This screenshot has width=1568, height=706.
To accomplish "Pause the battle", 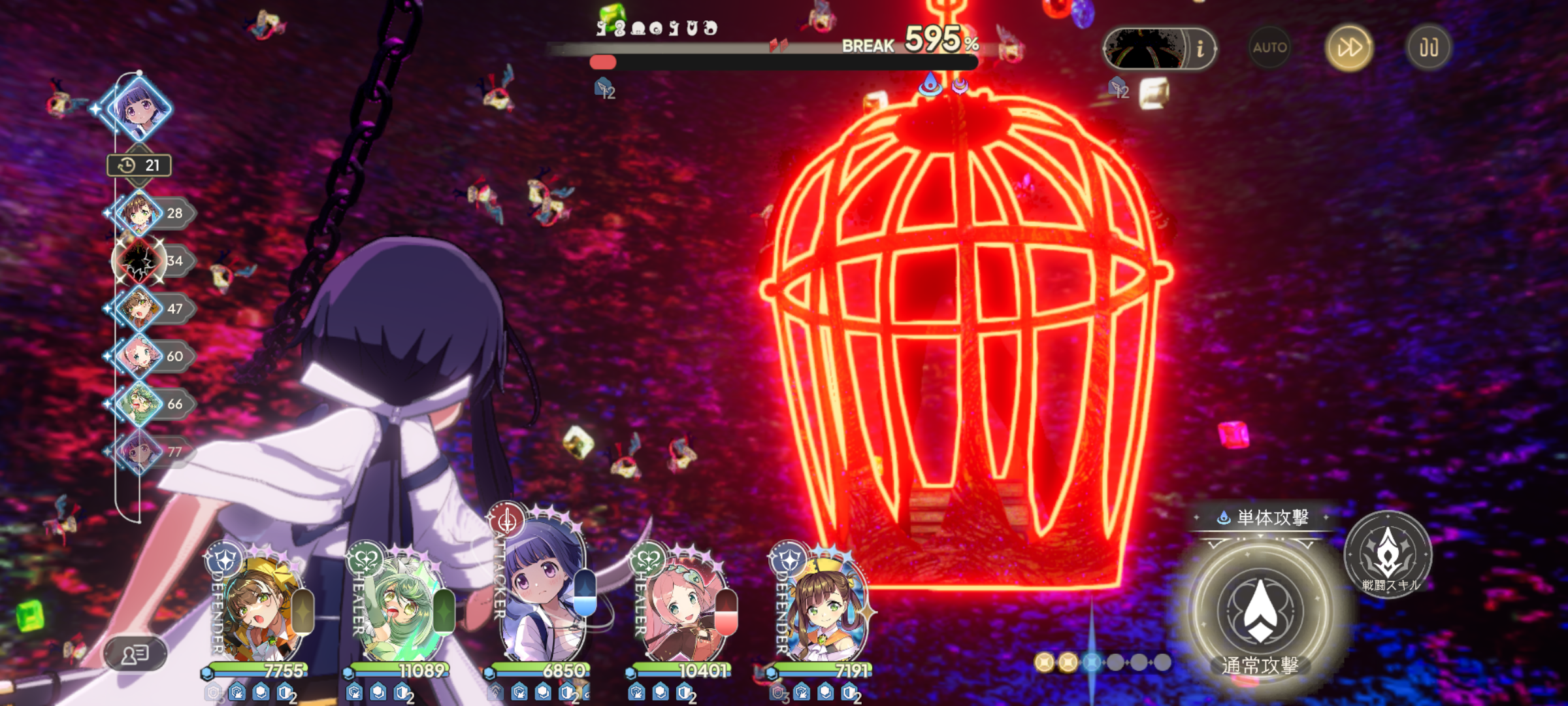I will (x=1429, y=48).
